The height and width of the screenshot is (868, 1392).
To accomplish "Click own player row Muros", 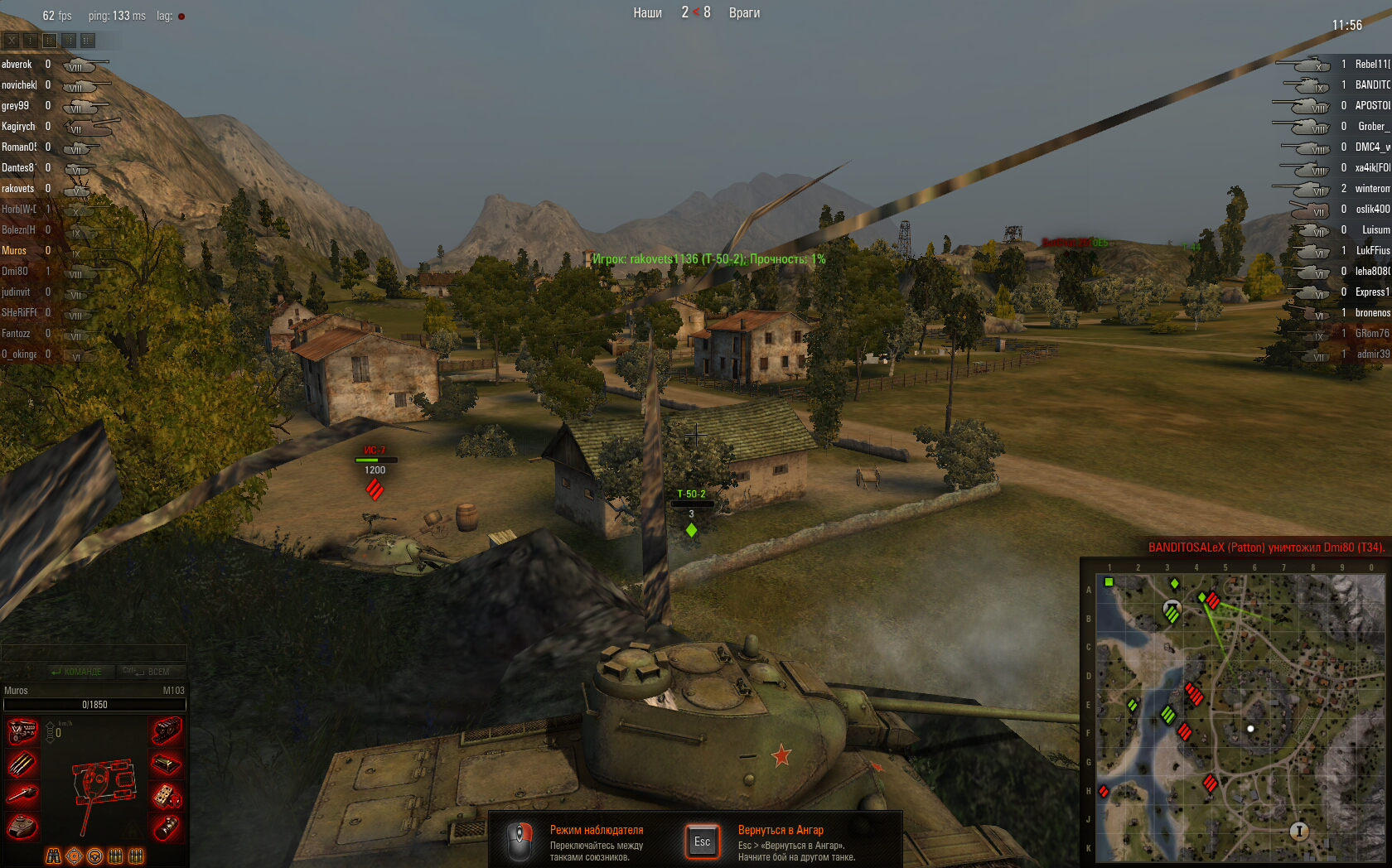I will pyautogui.click(x=14, y=251).
